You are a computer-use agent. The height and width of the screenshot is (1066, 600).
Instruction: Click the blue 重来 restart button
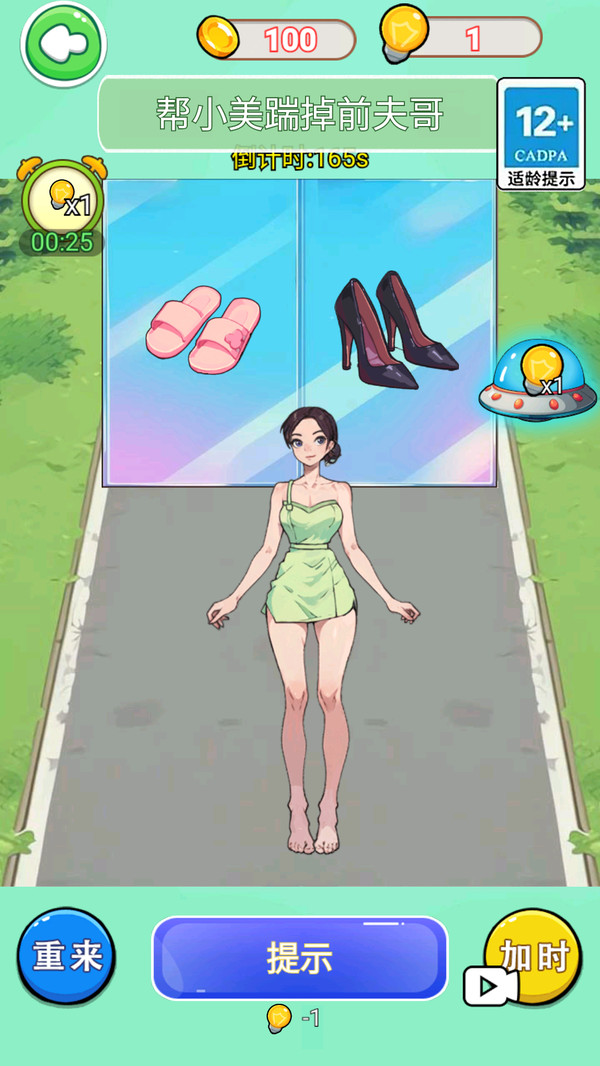67,956
